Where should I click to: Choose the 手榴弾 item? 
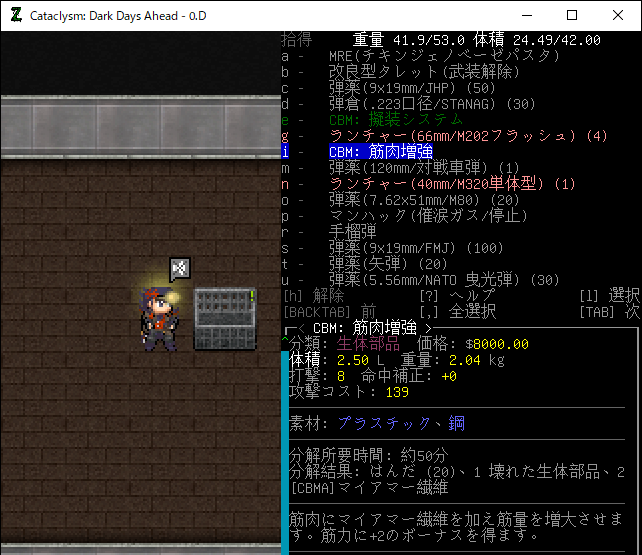pos(352,232)
